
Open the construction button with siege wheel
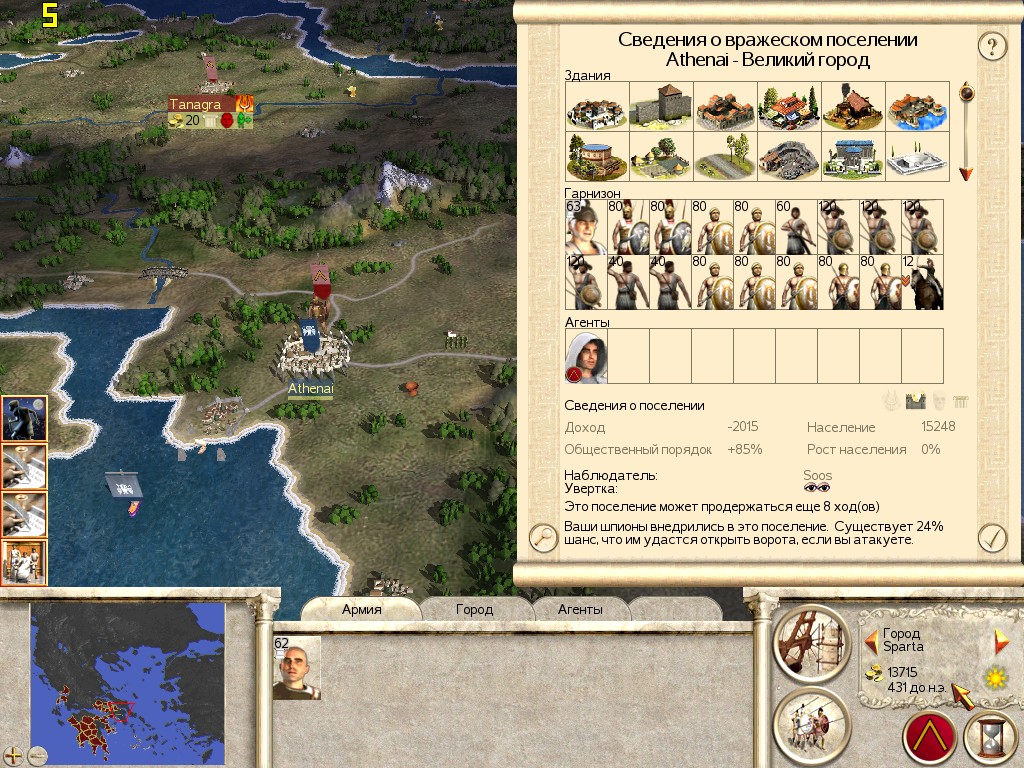(x=812, y=640)
